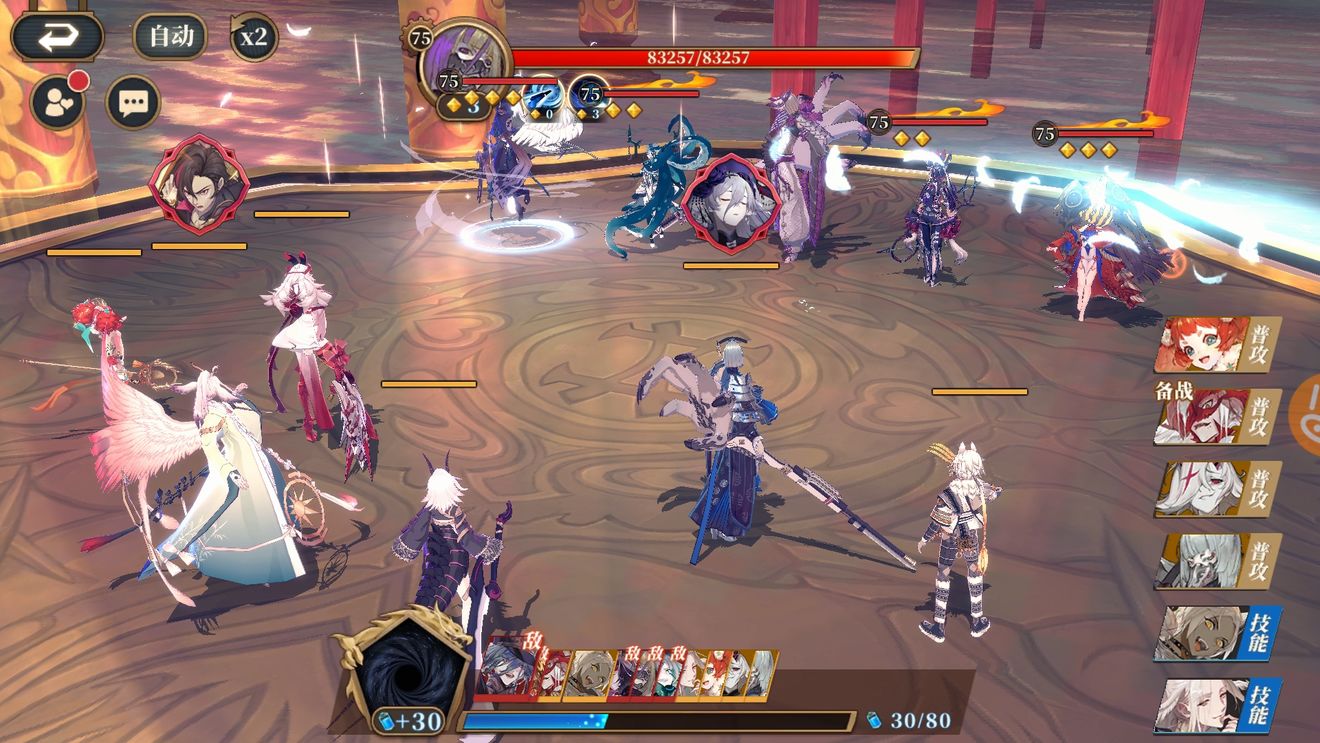The width and height of the screenshot is (1320, 743).
Task: Pick the grey-haired hero's 普攻 card
Action: click(1216, 560)
